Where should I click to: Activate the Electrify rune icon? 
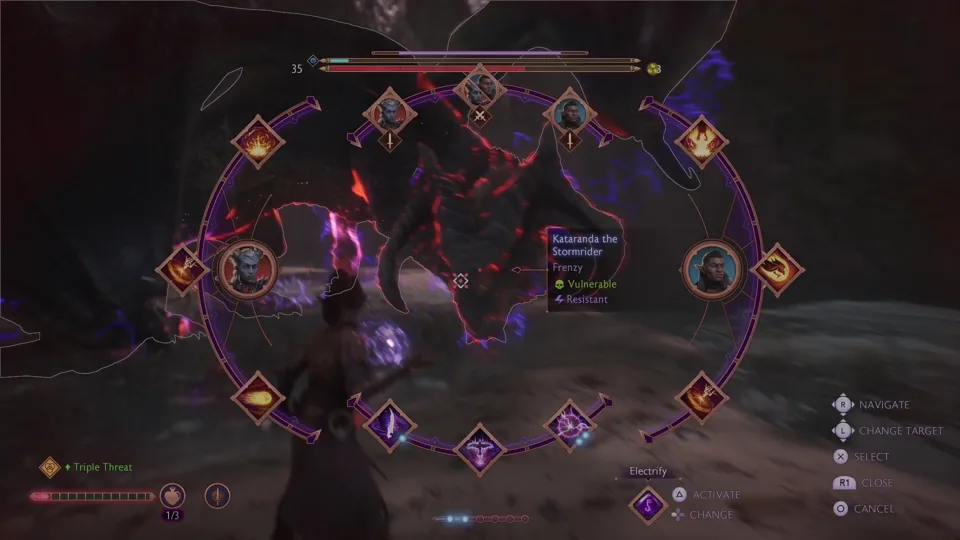click(648, 504)
